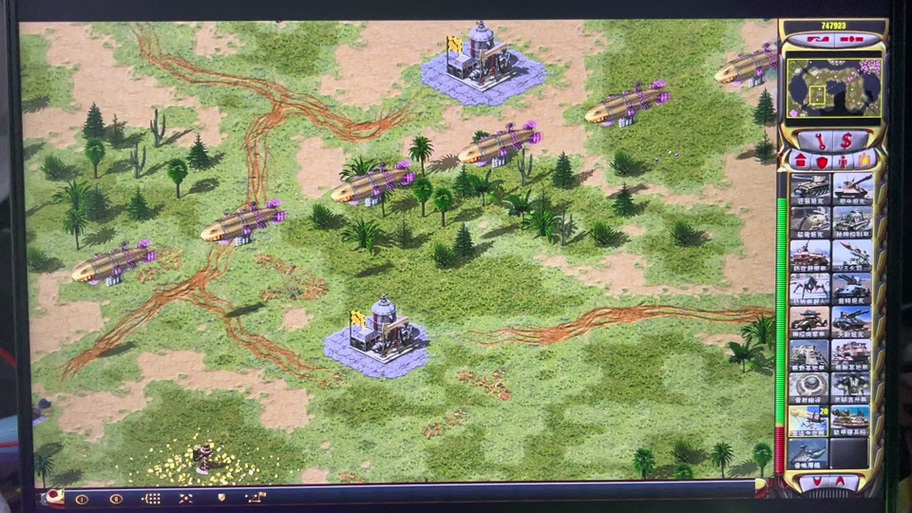Activate the waypoint flag command icon
This screenshot has width=912, height=513.
[x=255, y=497]
